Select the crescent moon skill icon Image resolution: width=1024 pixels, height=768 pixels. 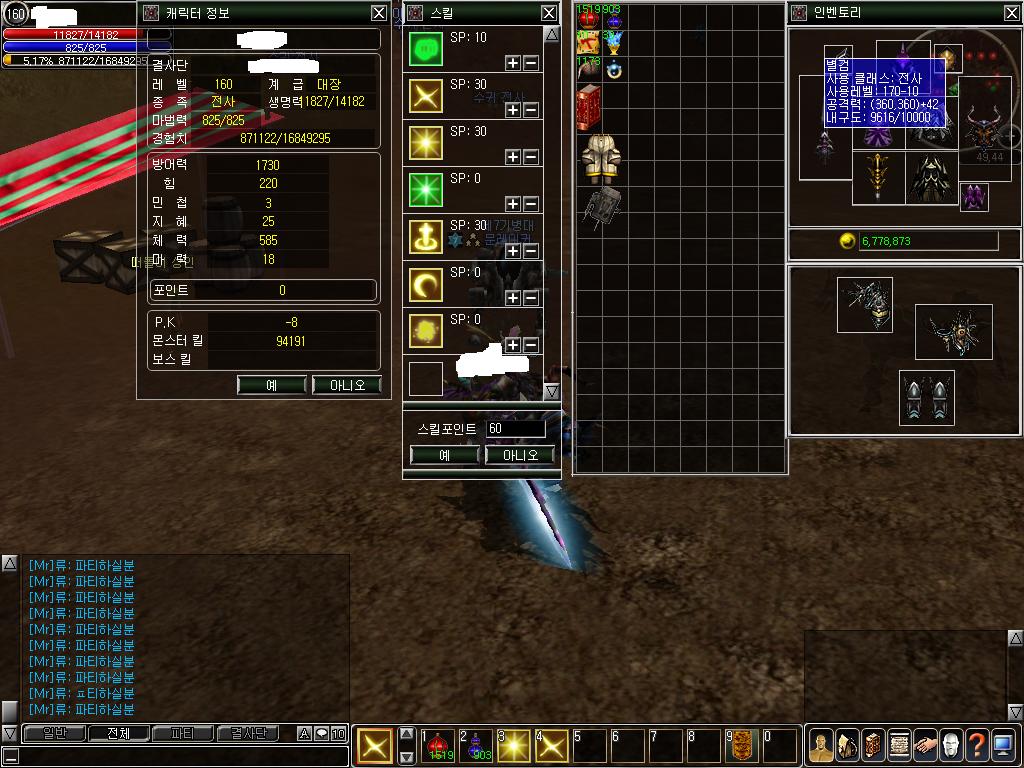click(426, 286)
